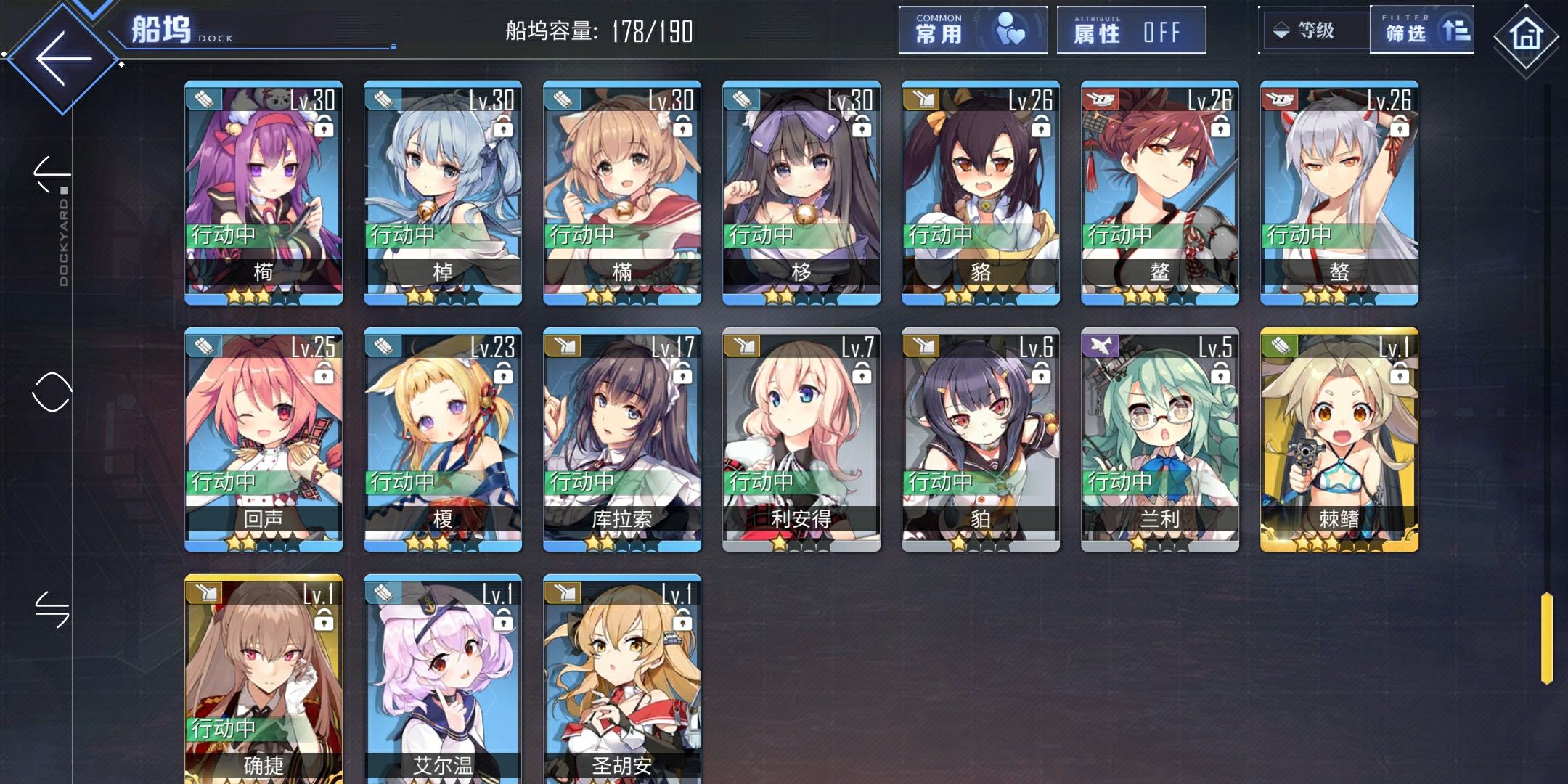Open the 等级 sort dropdown
The image size is (1568, 784).
tap(1315, 30)
